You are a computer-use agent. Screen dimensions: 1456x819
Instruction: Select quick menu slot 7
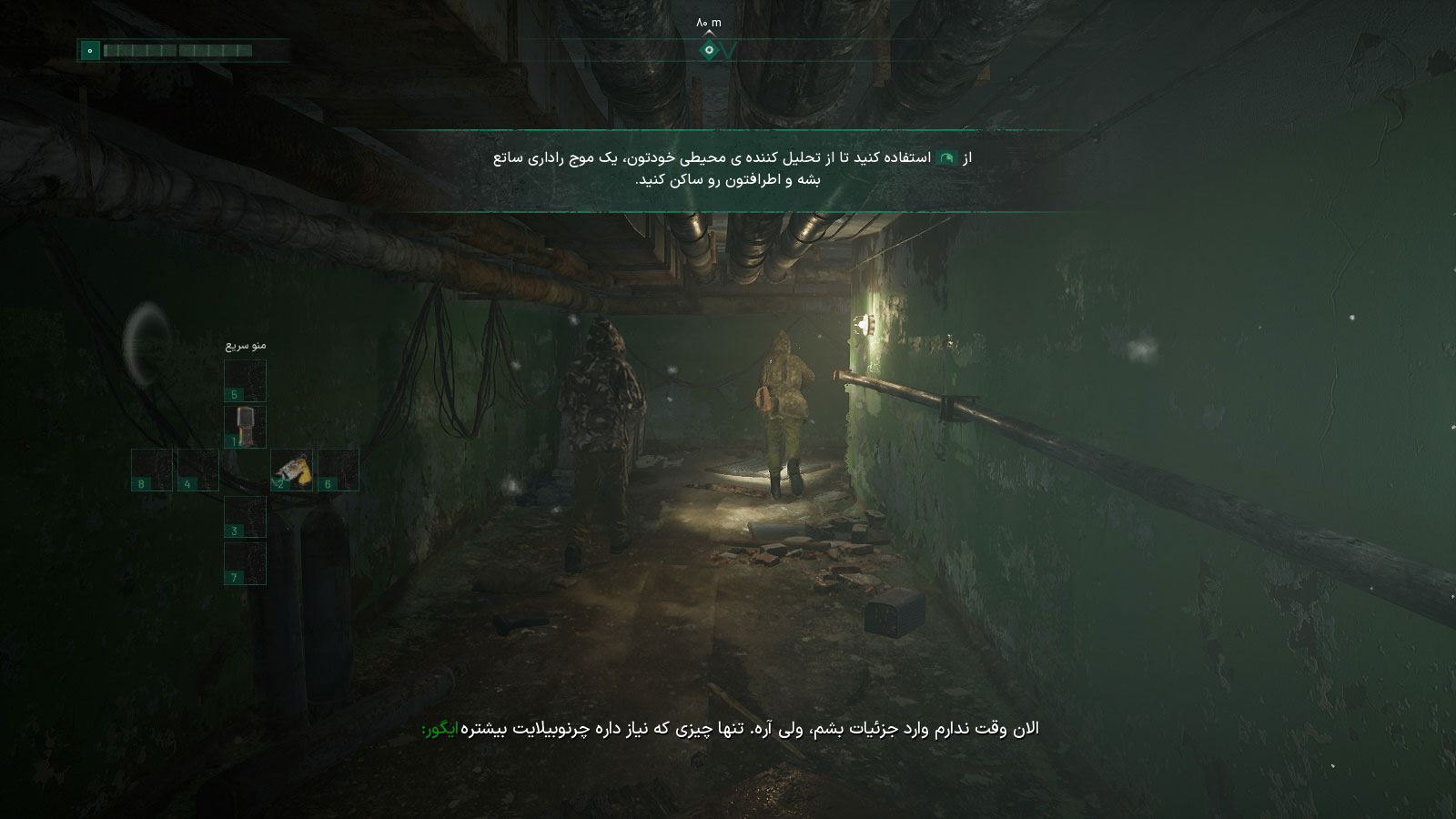[245, 563]
